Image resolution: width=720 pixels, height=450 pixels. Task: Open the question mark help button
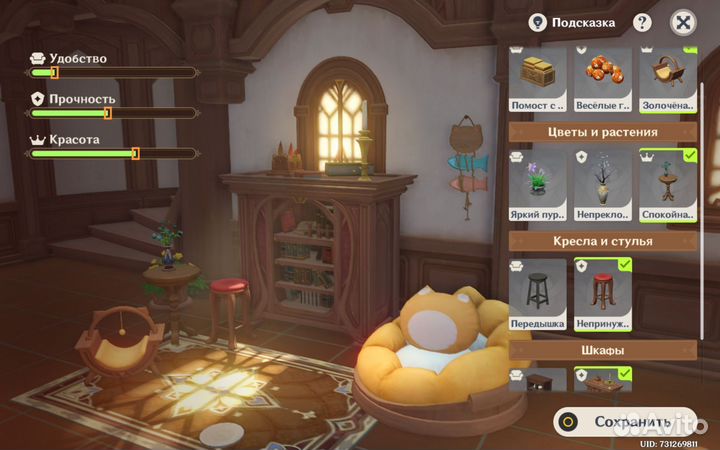coord(642,22)
